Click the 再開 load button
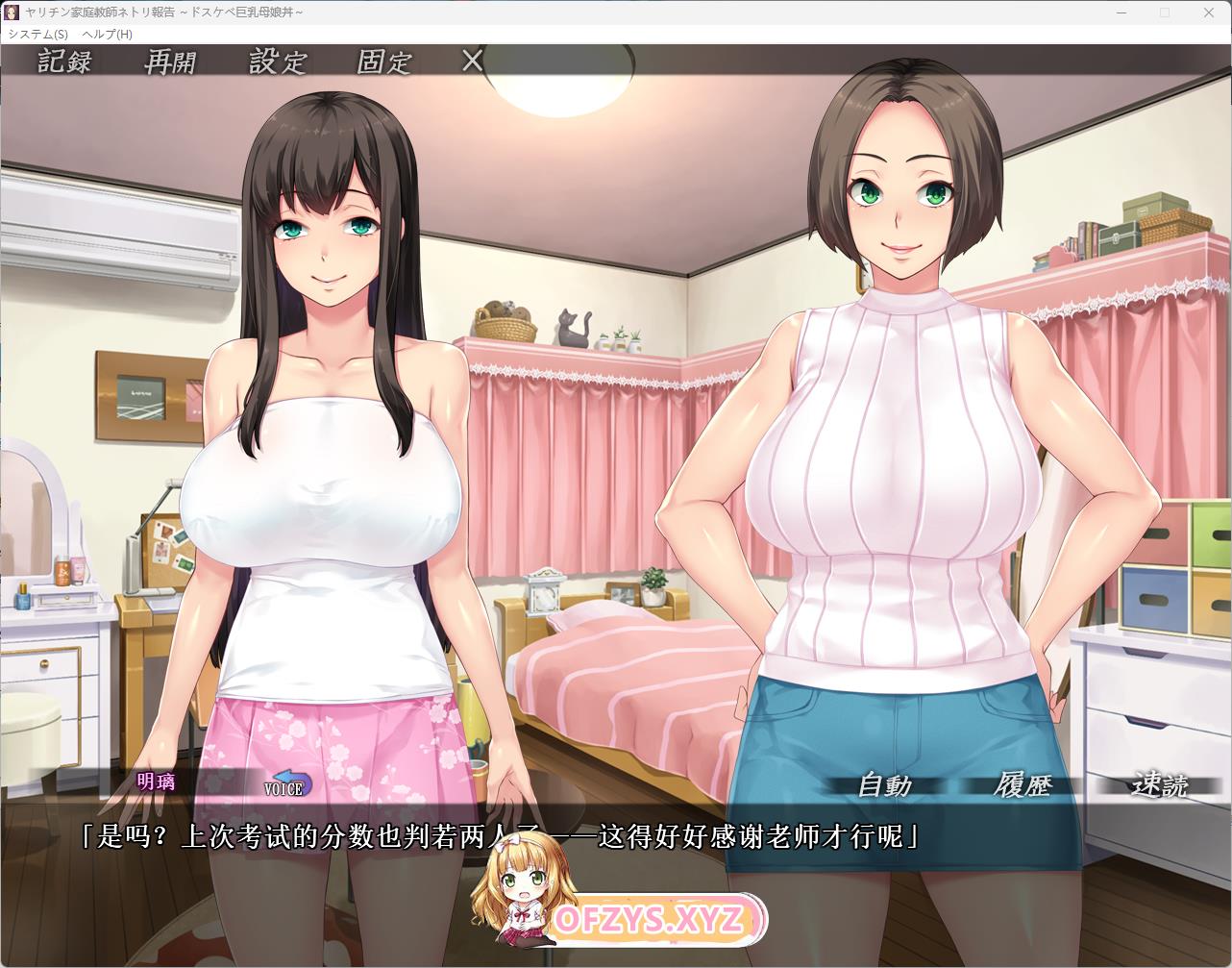Viewport: 1232px width, 968px height. click(170, 62)
